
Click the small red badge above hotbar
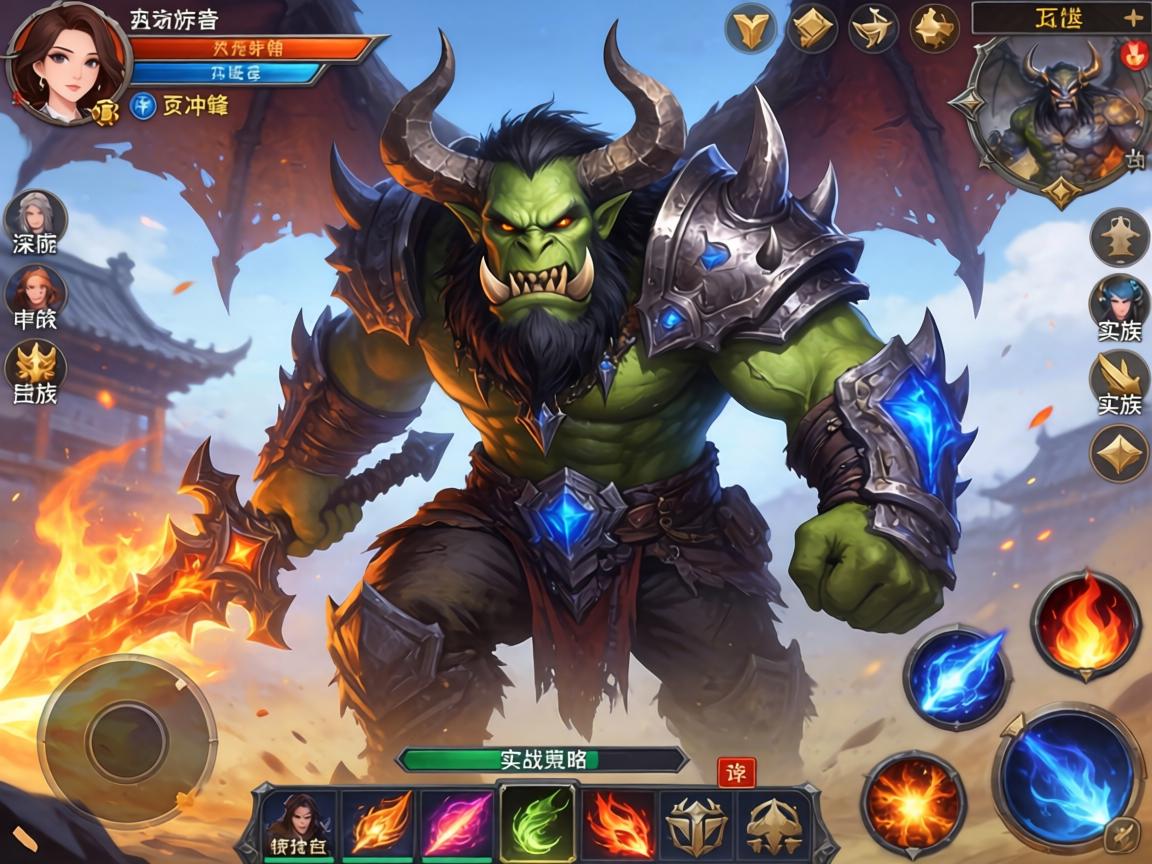735,773
